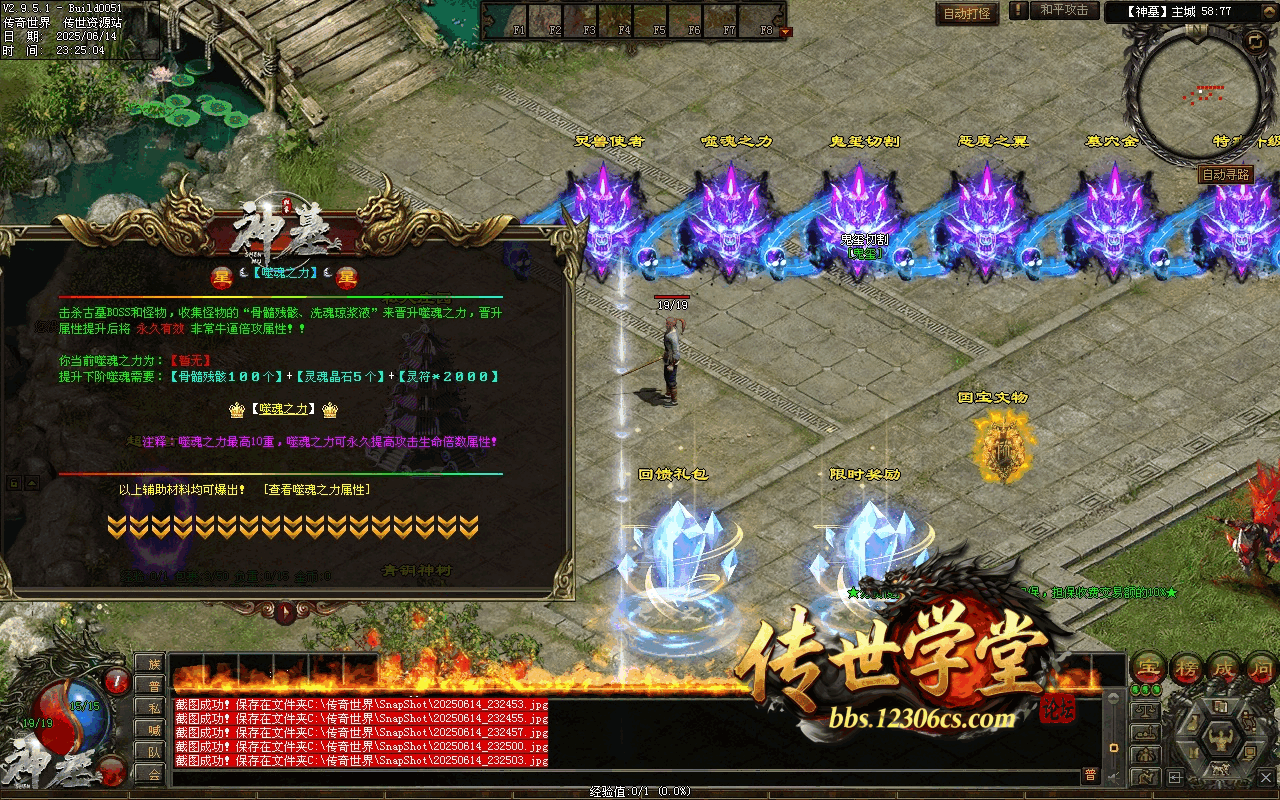The width and height of the screenshot is (1280, 800).
Task: Select the 【噬魂之力】 upgrade option in dialog
Action: (285, 409)
